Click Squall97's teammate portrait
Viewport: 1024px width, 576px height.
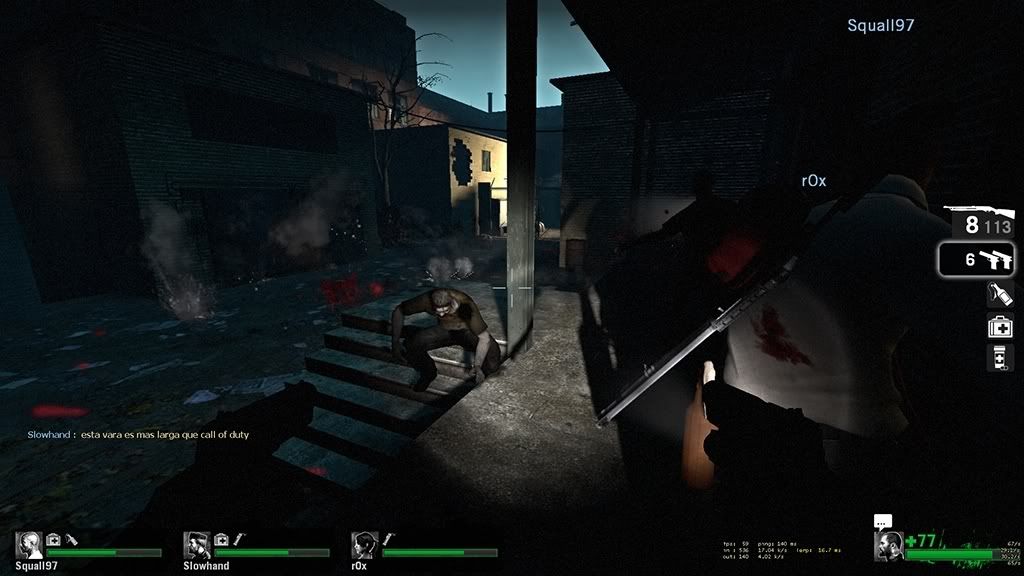(29, 545)
